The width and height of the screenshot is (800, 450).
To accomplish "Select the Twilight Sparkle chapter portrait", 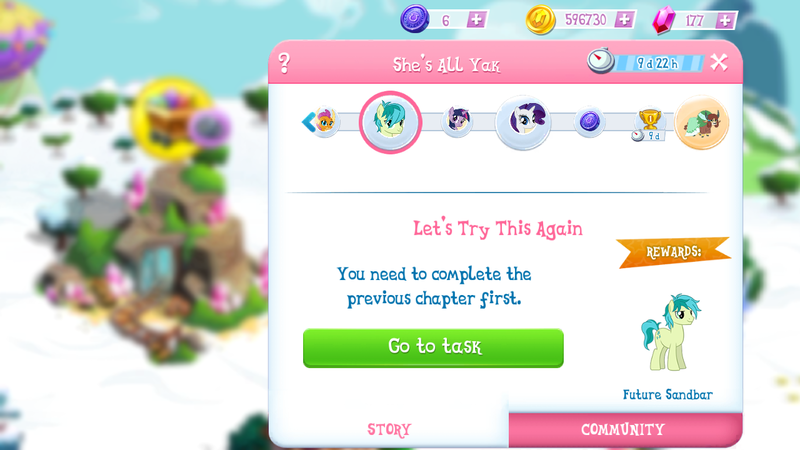I will [x=457, y=122].
